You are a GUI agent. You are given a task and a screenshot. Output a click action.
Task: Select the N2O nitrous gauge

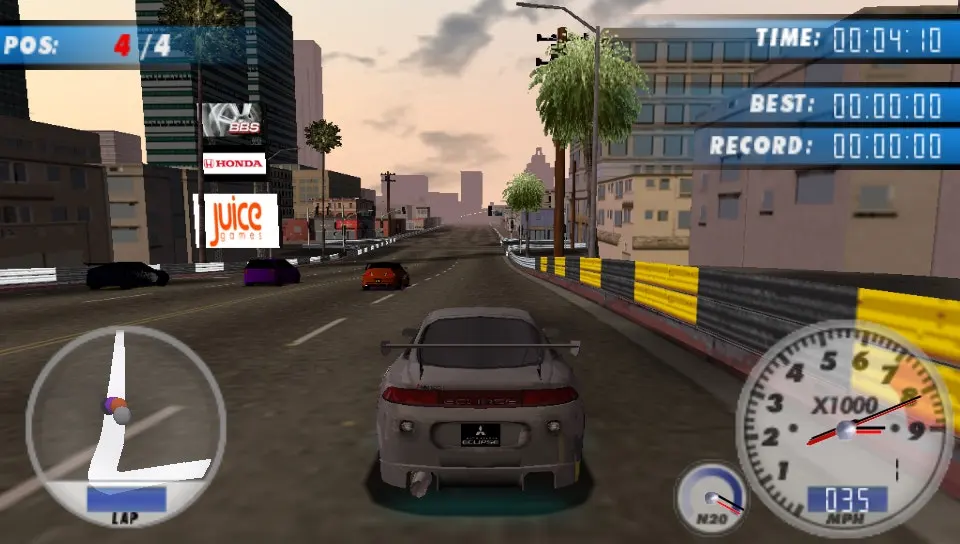(711, 497)
